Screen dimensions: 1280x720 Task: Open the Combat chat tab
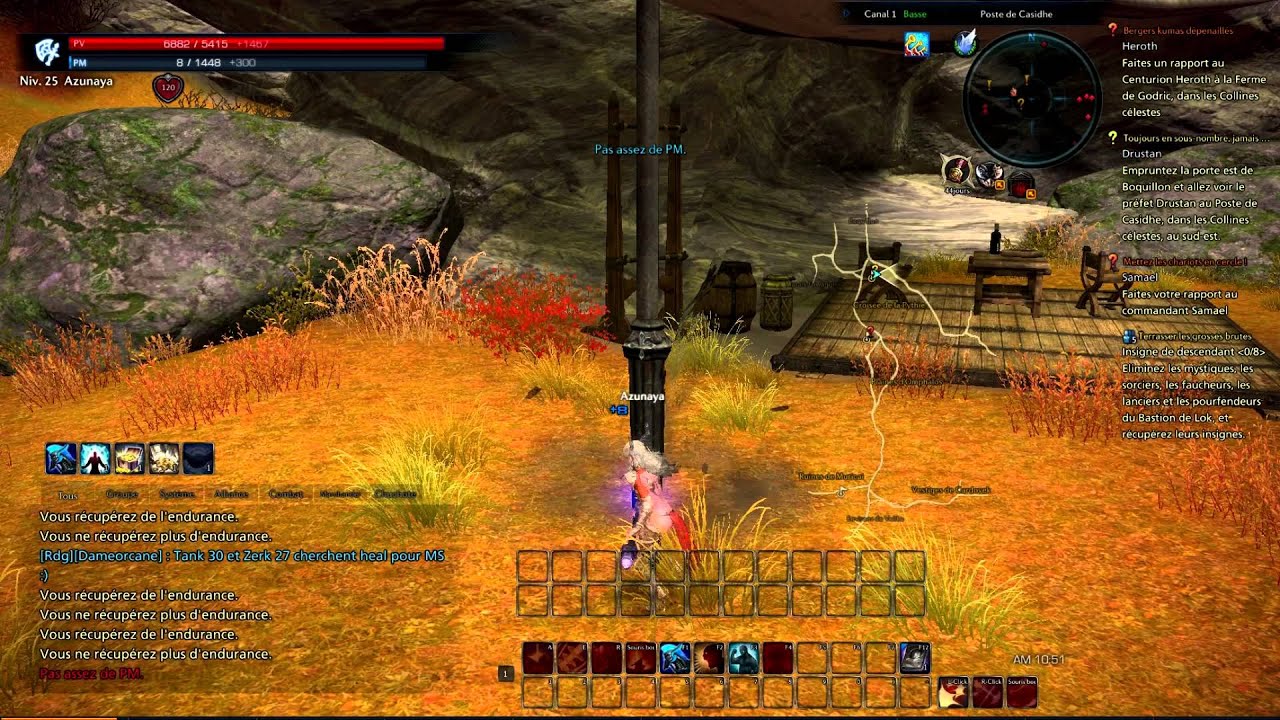click(285, 494)
